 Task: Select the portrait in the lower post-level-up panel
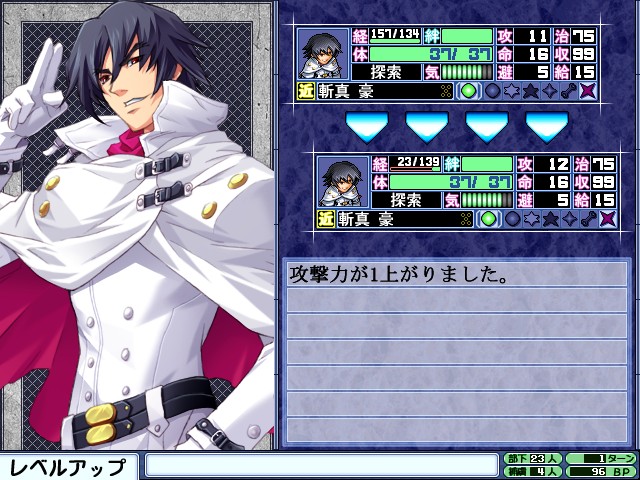344,181
